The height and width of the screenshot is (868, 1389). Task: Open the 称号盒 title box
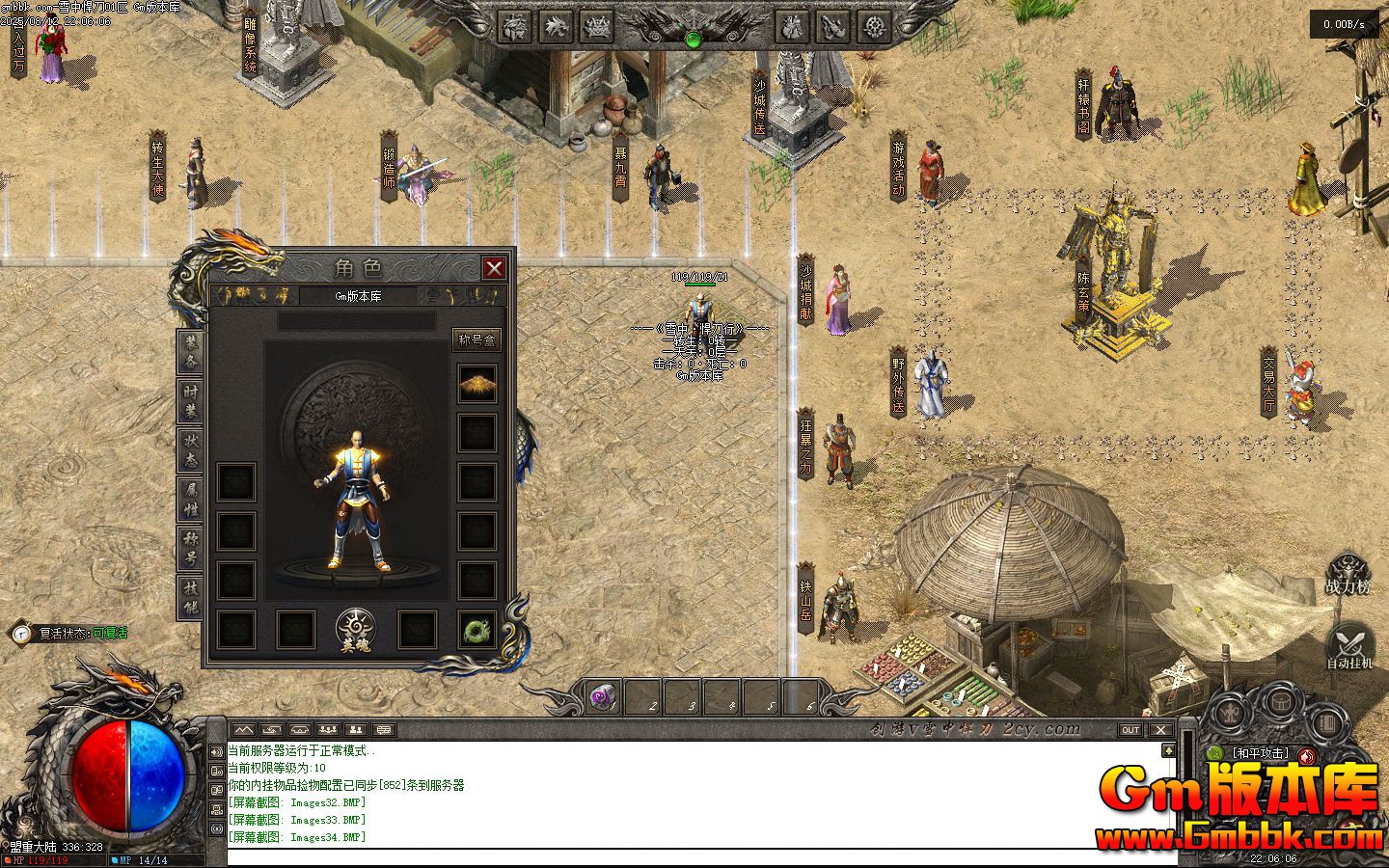(x=477, y=339)
